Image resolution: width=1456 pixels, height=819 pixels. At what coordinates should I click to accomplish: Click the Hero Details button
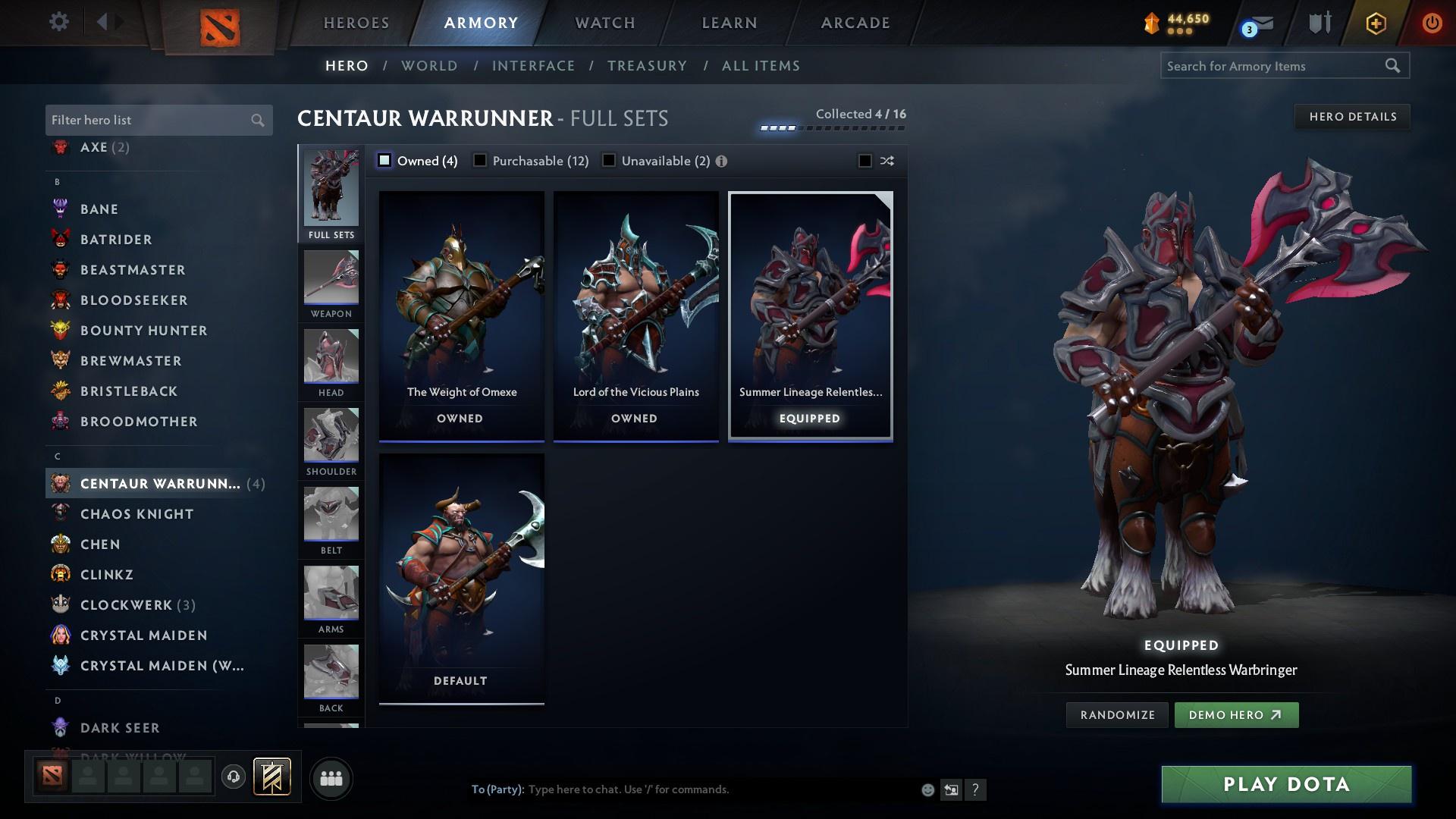click(x=1352, y=116)
